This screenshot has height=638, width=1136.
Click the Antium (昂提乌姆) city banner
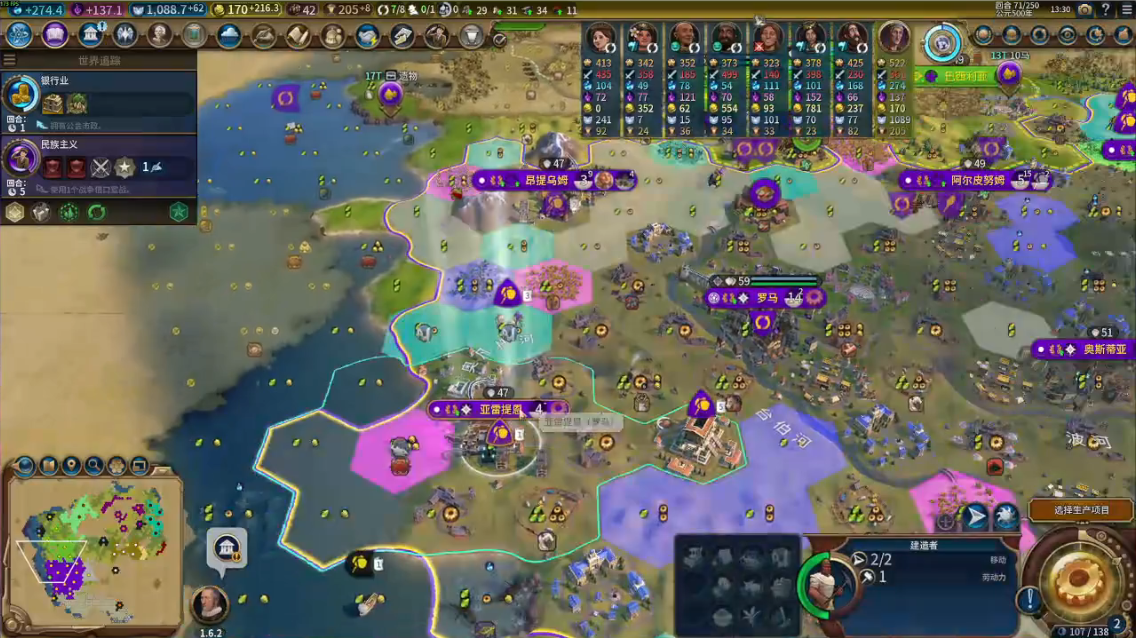tap(547, 181)
